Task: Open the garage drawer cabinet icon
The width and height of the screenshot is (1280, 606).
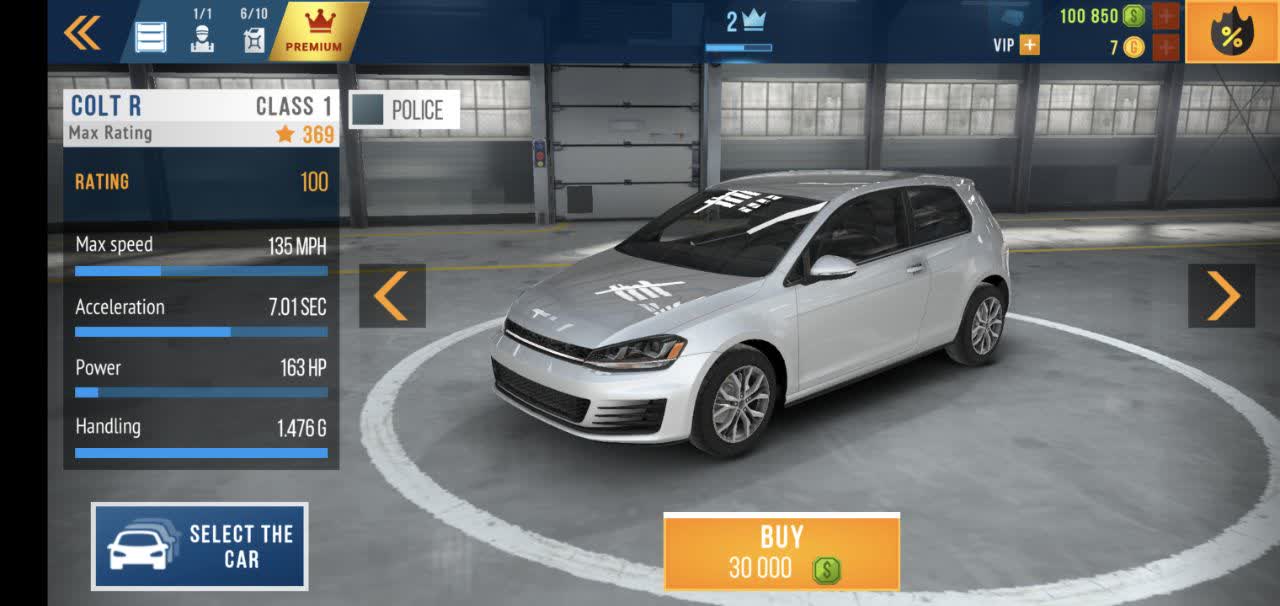Action: (x=151, y=37)
